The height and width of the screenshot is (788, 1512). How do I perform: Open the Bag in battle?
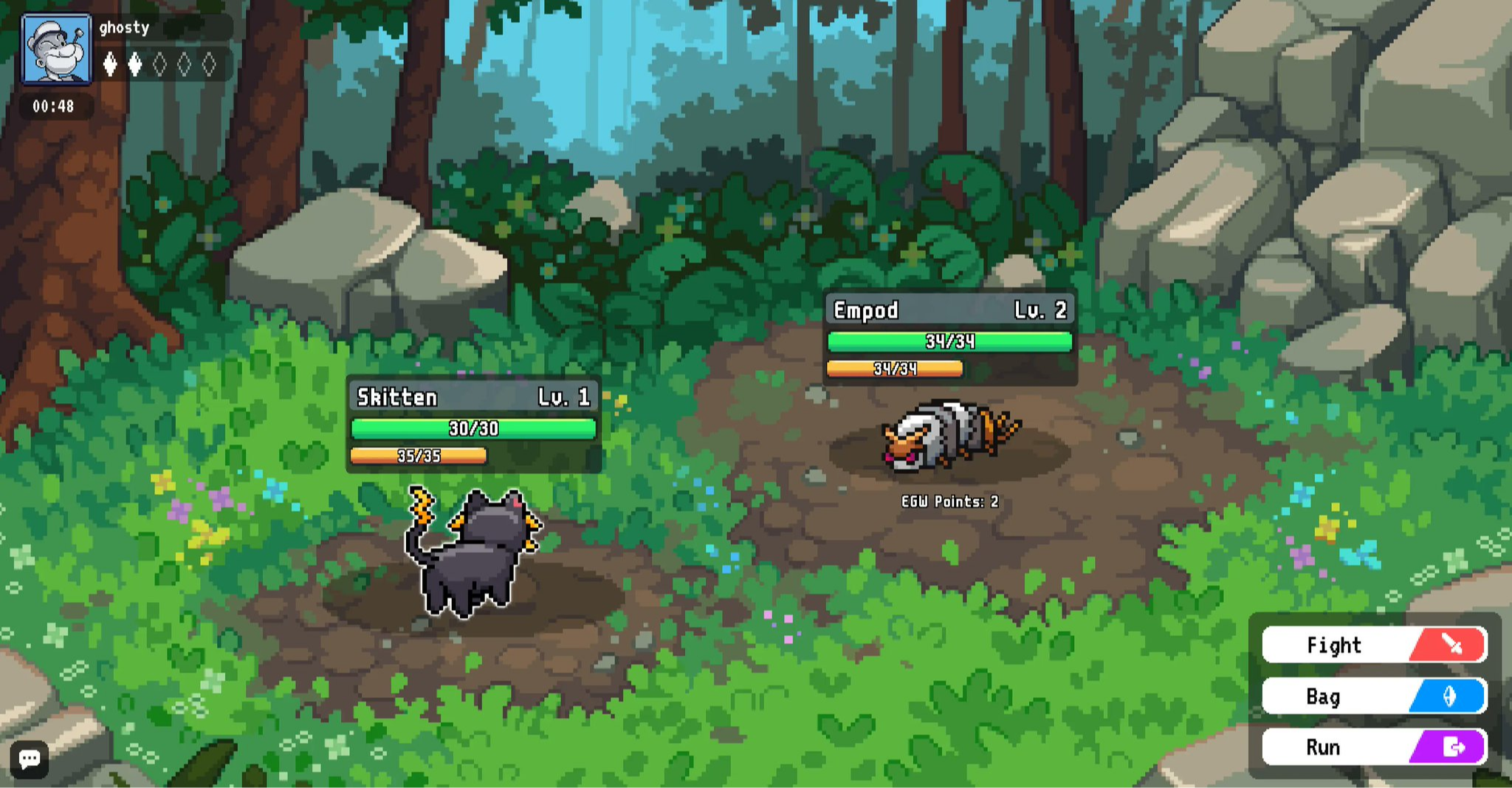1374,696
